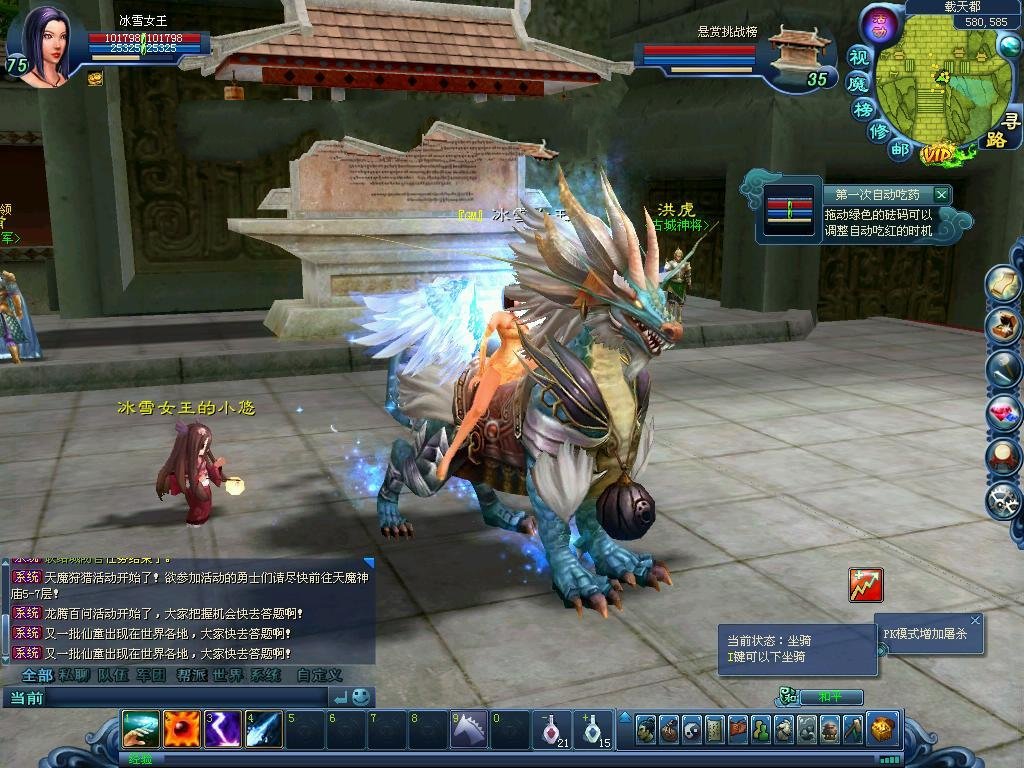The image size is (1024, 768).
Task: Use the purple lightning skill slot
Action: click(223, 729)
